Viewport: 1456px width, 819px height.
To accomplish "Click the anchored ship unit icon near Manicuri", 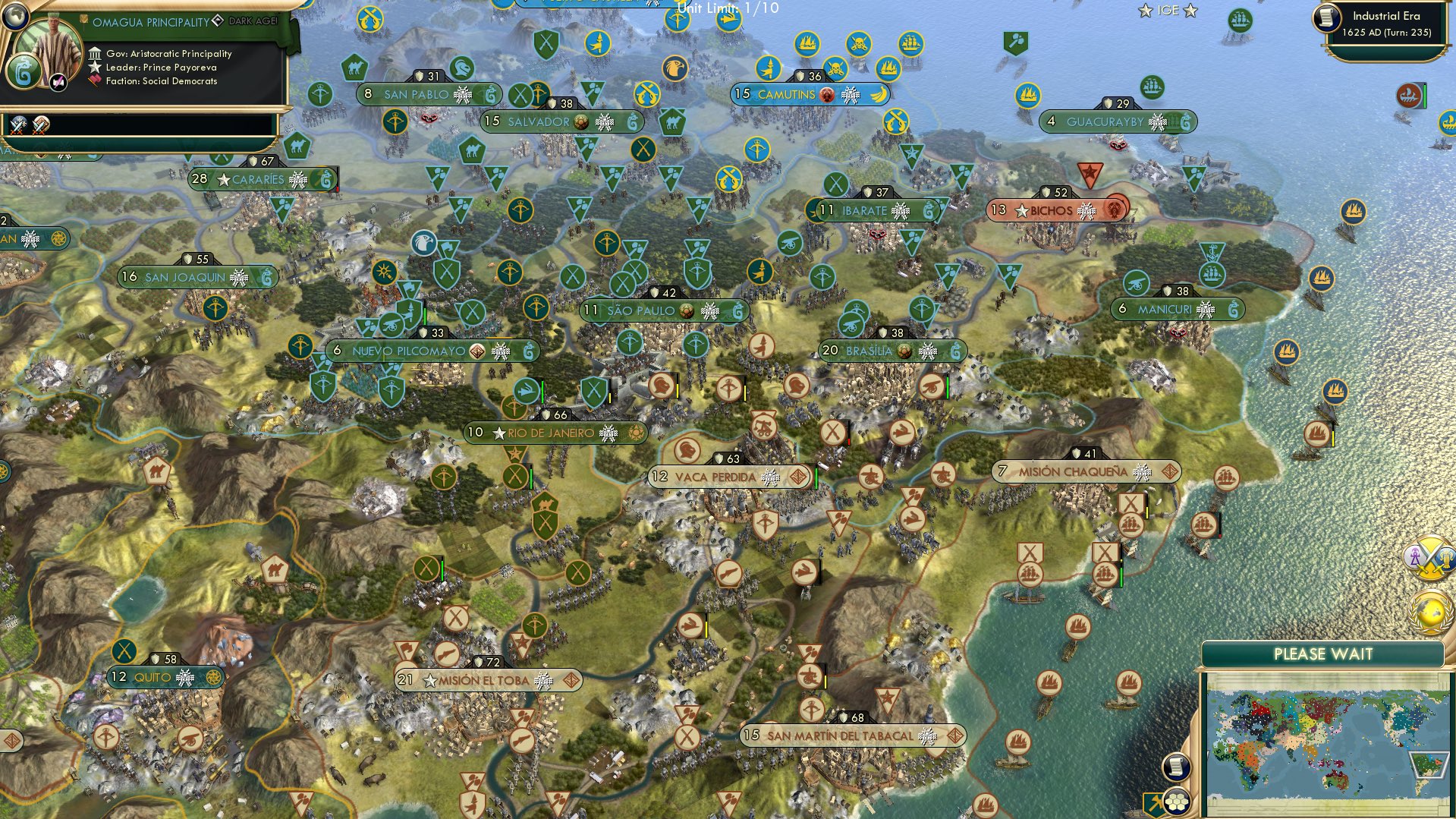I will [1212, 275].
